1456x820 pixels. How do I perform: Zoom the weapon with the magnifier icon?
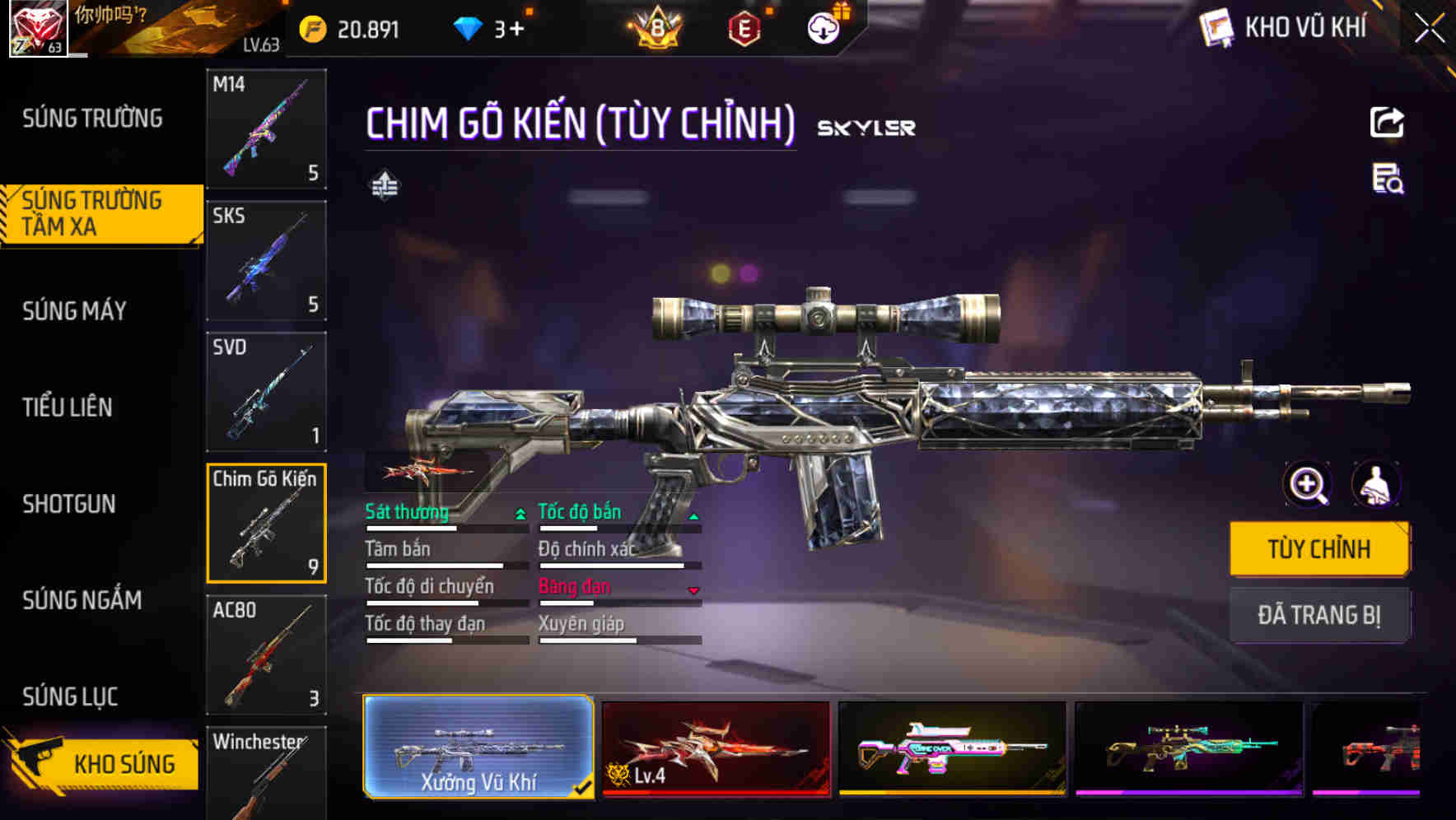tap(1308, 484)
